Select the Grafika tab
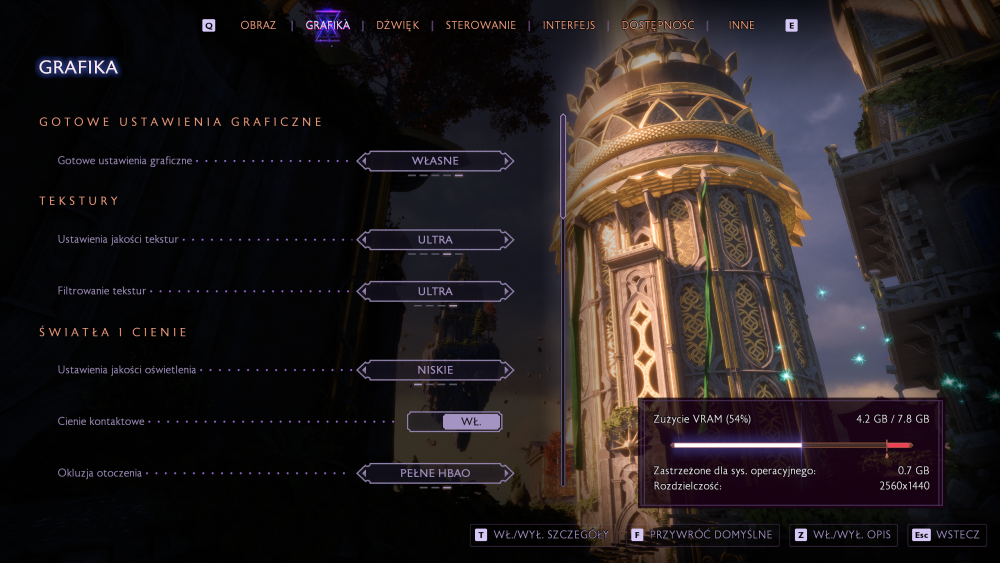The height and width of the screenshot is (563, 1000). 328,25
